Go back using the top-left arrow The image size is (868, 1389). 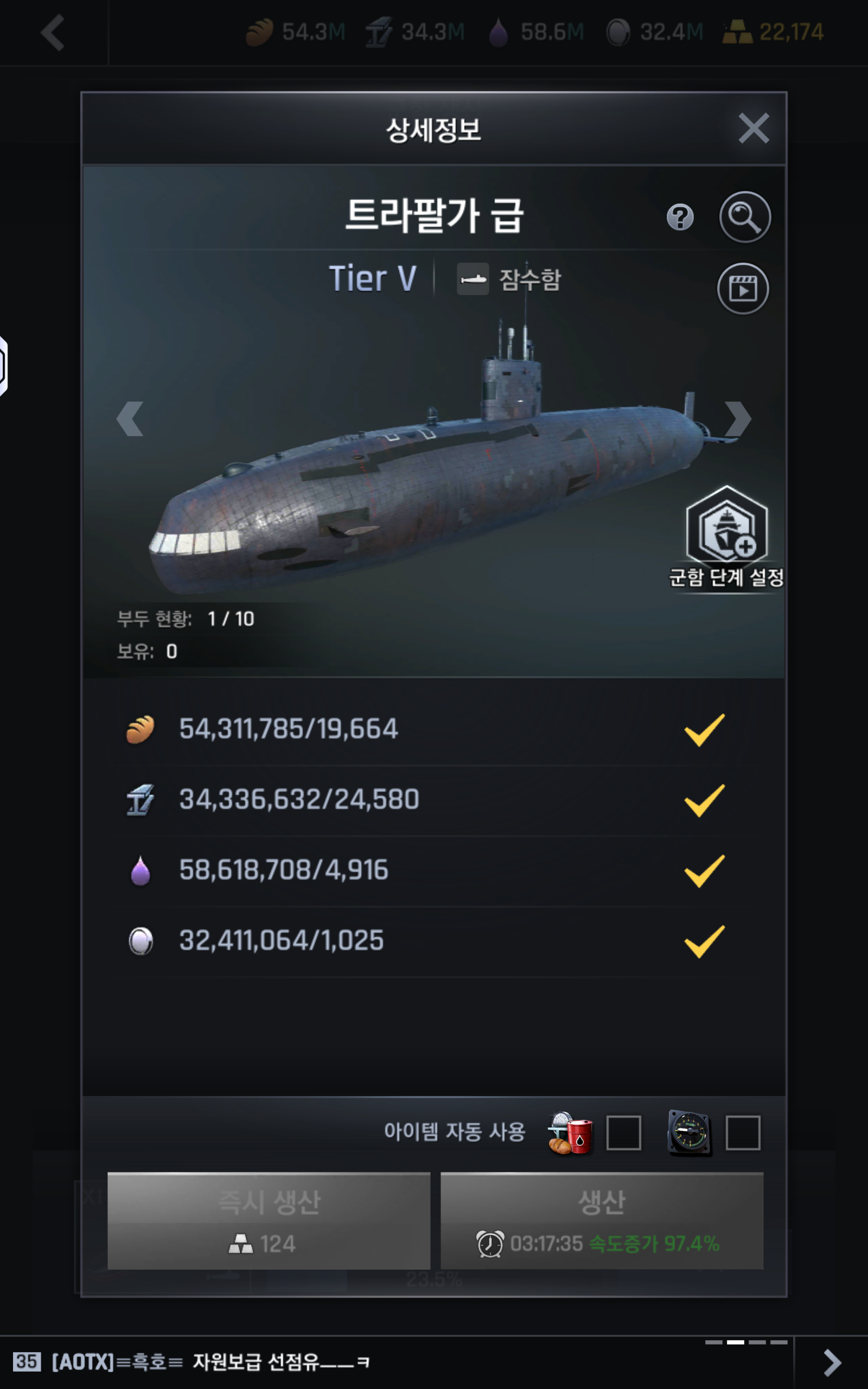(x=53, y=33)
